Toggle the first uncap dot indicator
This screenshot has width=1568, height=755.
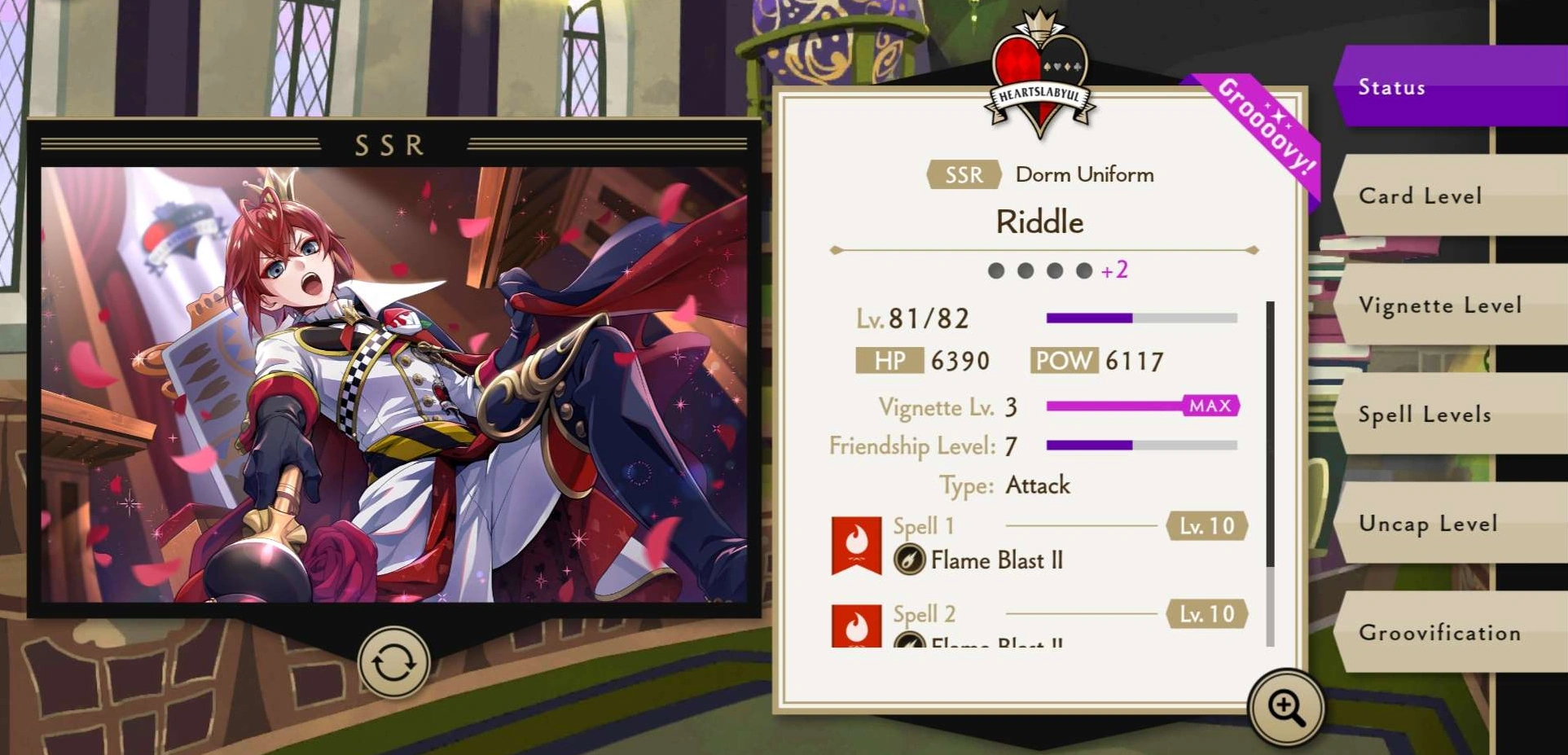point(995,271)
